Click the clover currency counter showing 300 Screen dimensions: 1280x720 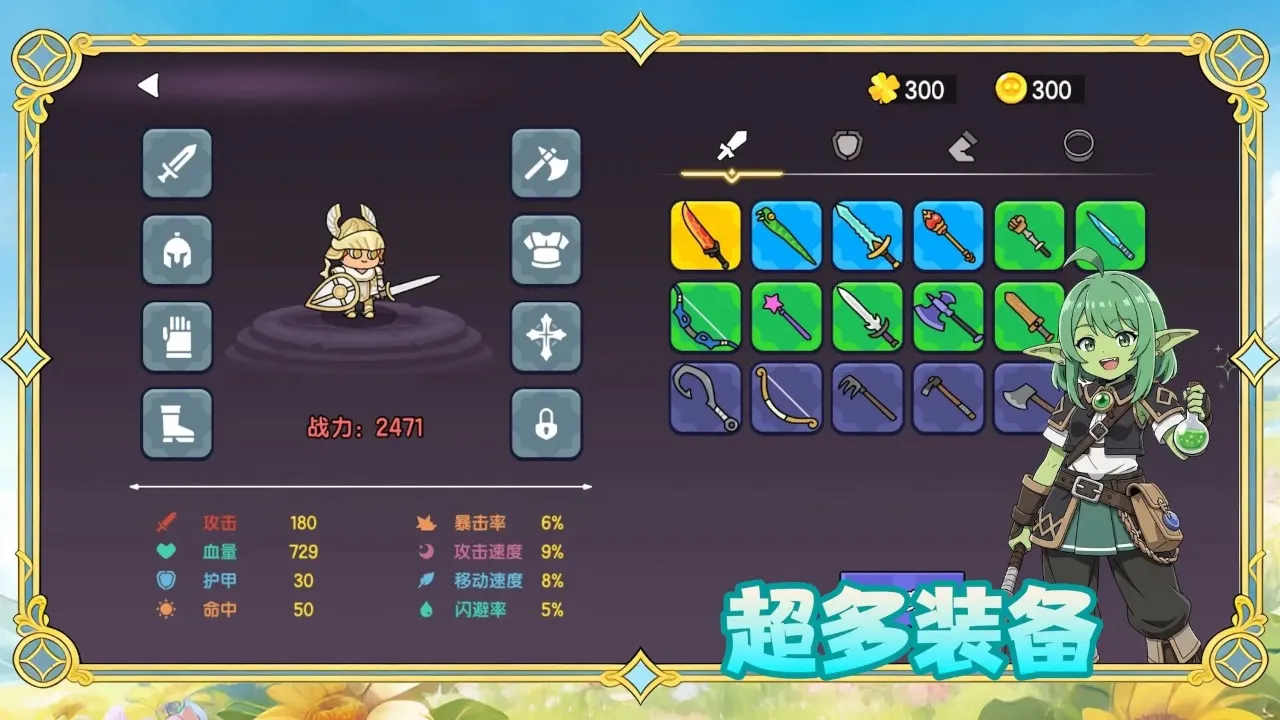[908, 90]
